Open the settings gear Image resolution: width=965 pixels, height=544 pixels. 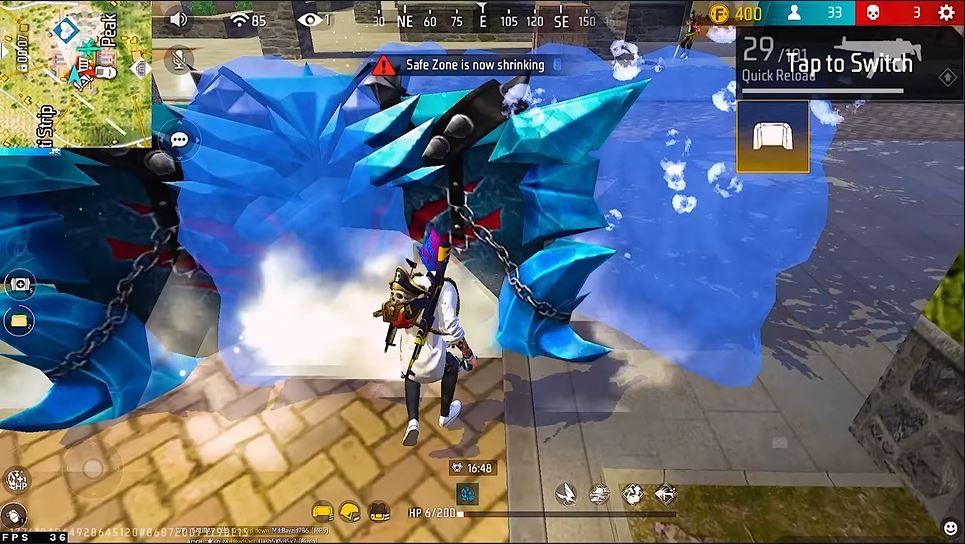click(x=946, y=13)
